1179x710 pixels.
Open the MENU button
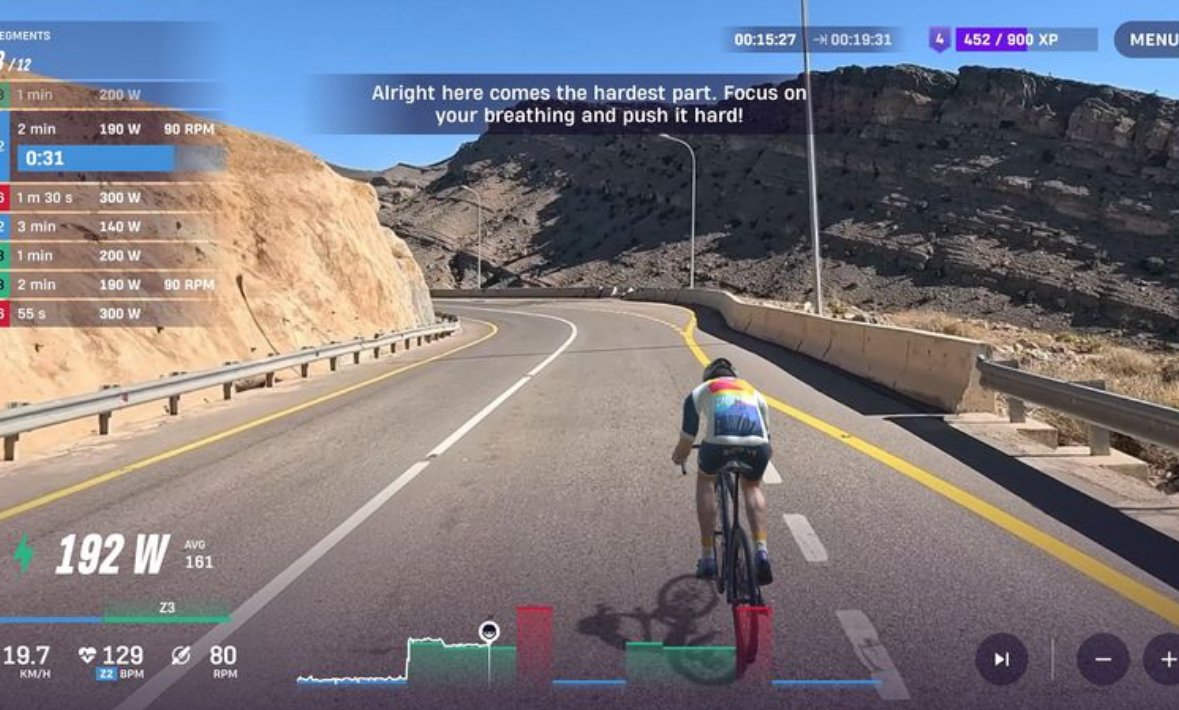pos(1150,40)
